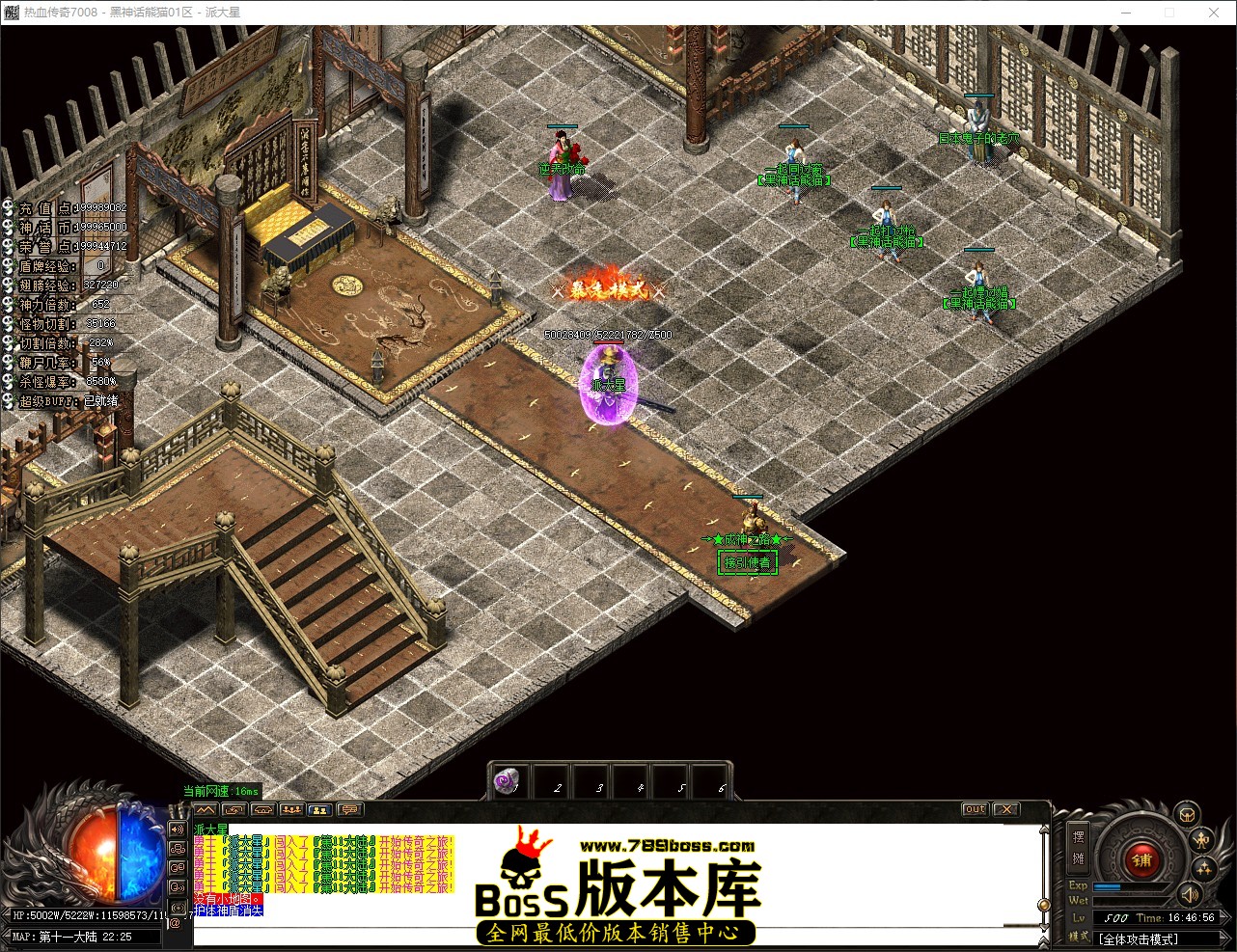Select the warrior figure icon beside the orb
This screenshot has height=952, width=1237.
pyautogui.click(x=1200, y=840)
